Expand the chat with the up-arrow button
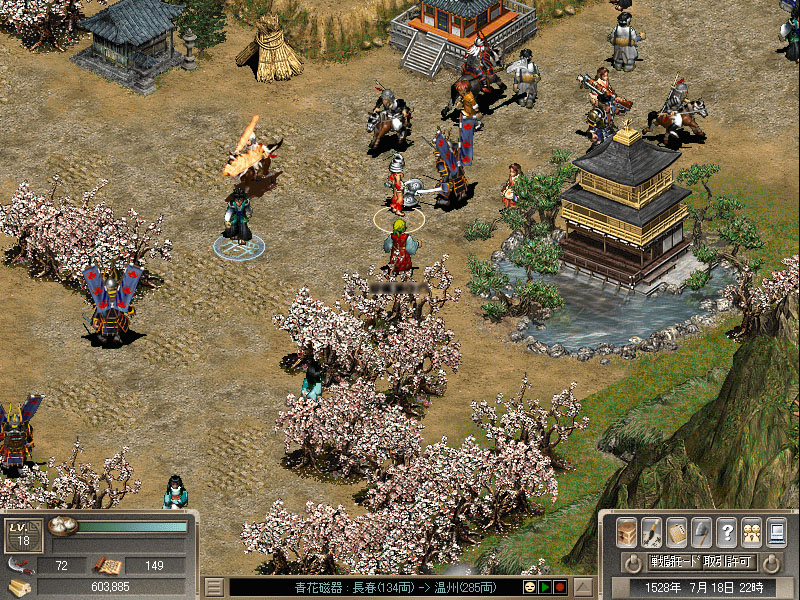Image resolution: width=800 pixels, height=600 pixels. pyautogui.click(x=583, y=587)
